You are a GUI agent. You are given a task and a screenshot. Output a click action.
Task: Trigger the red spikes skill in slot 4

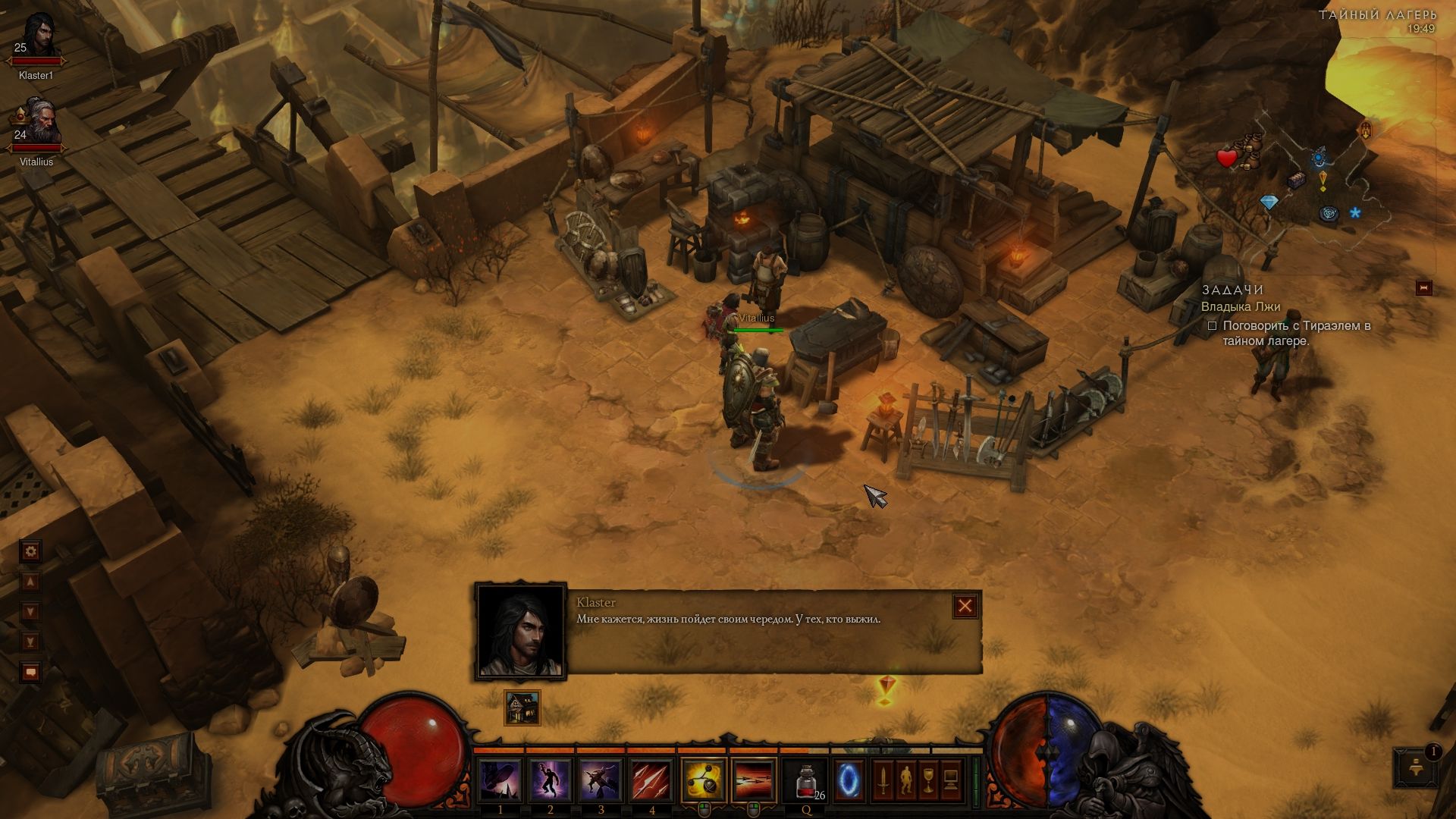click(651, 780)
